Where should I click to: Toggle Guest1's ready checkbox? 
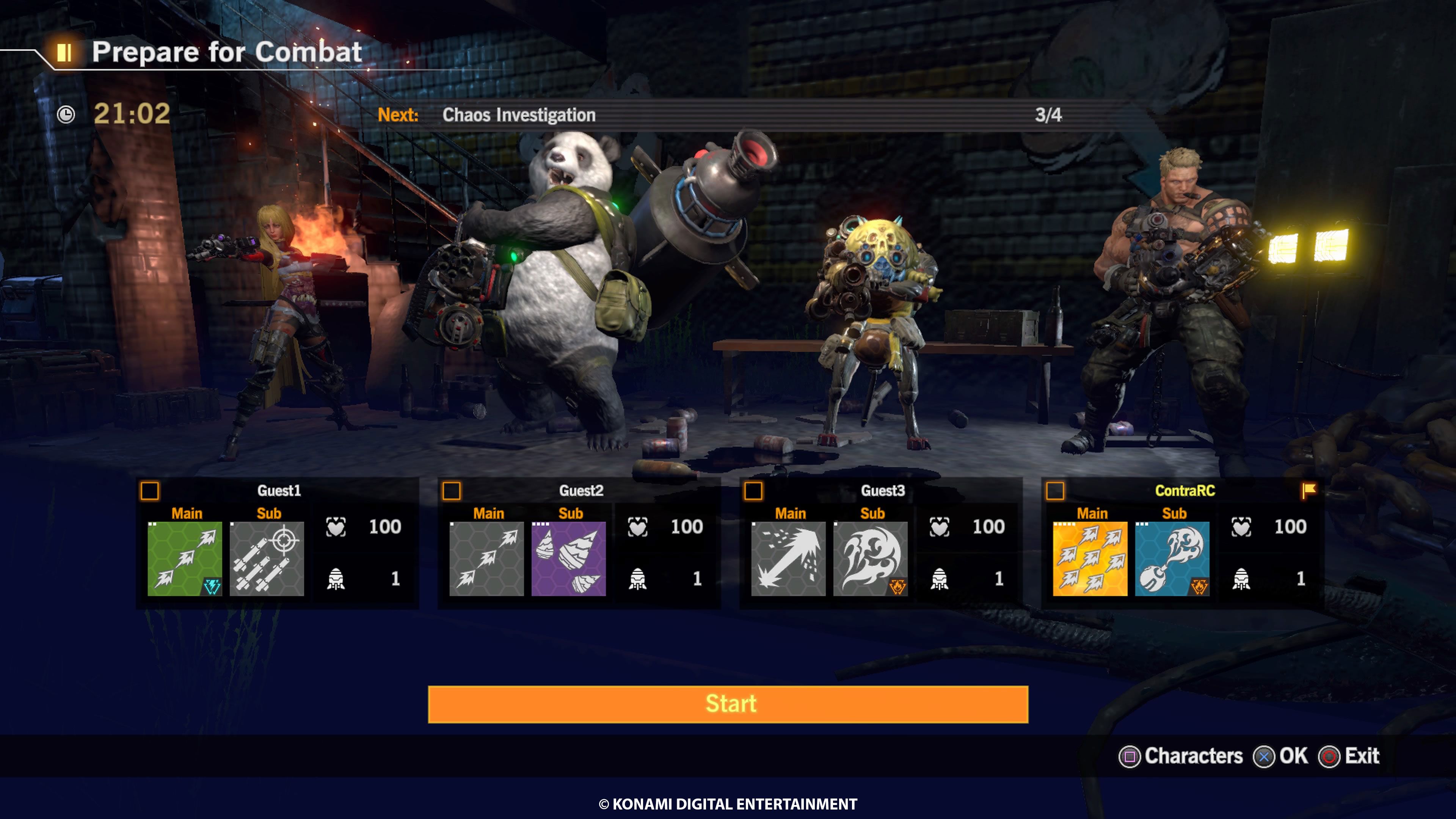point(150,491)
